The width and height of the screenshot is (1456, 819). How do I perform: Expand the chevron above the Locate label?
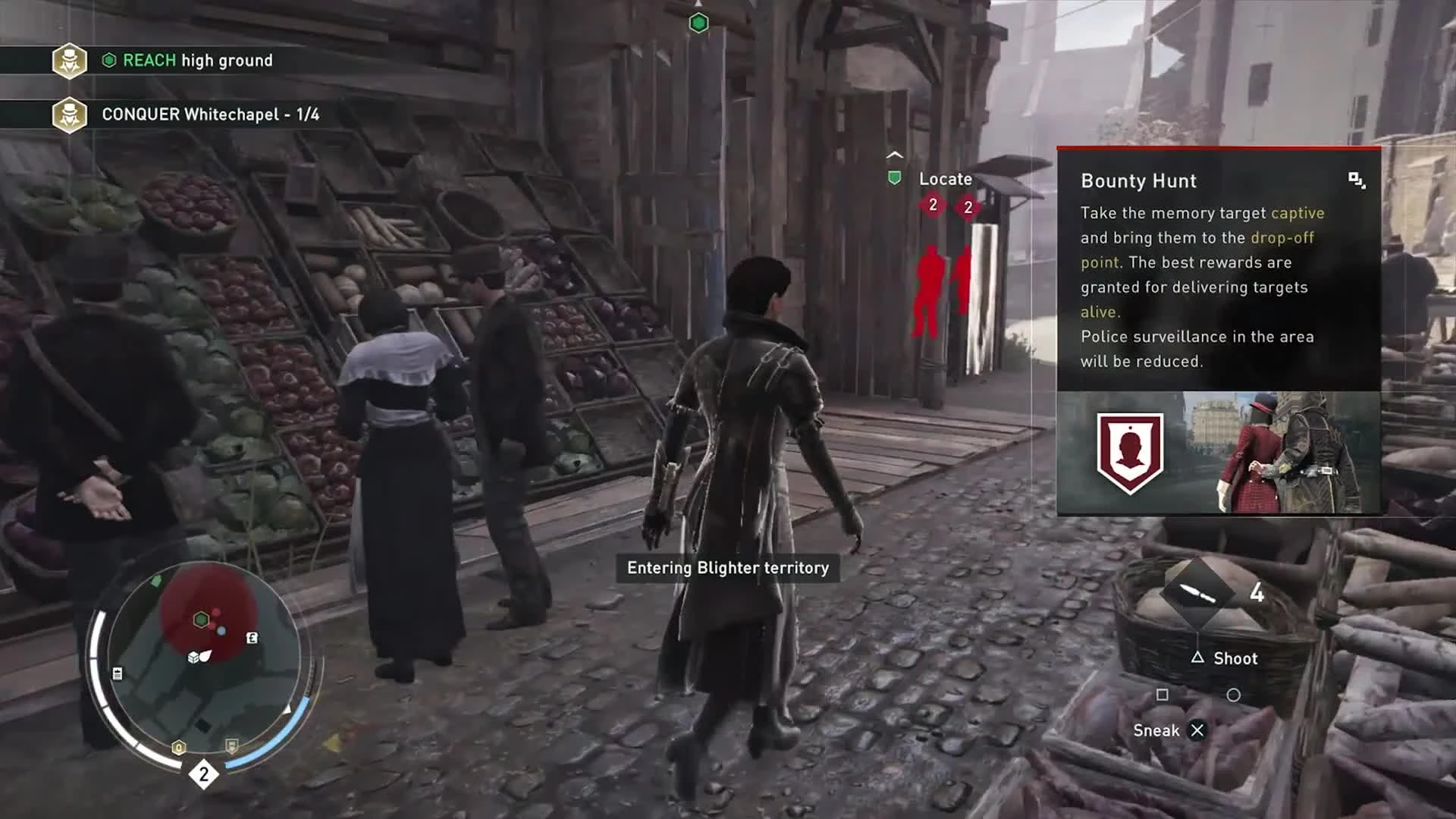(893, 153)
